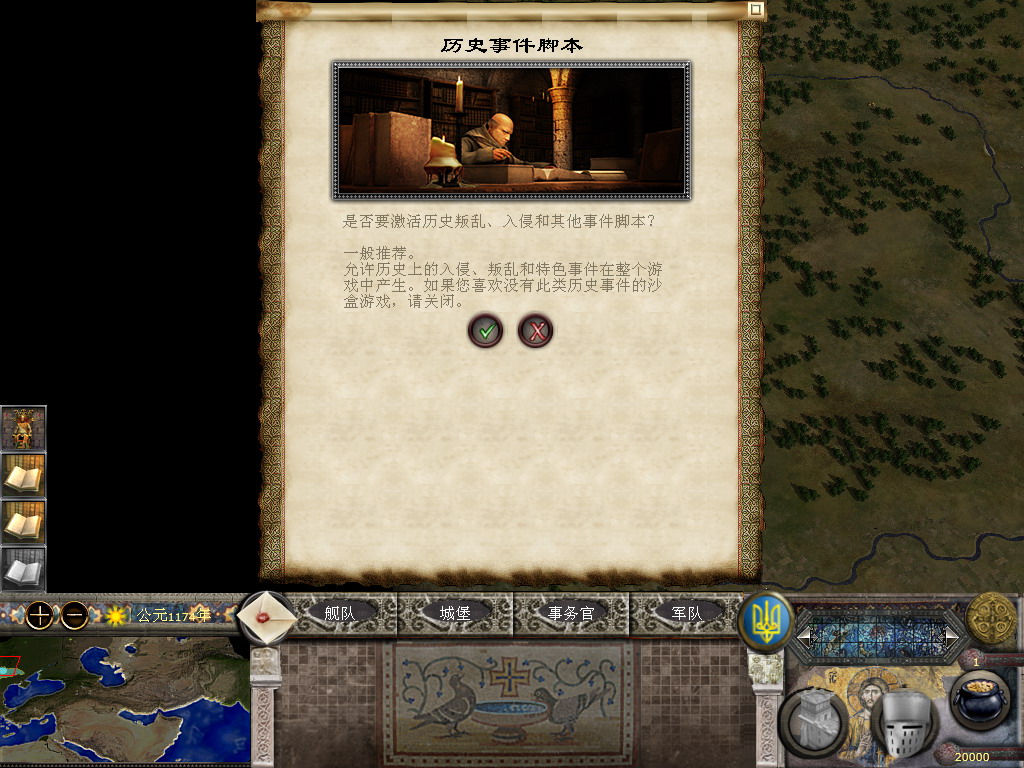Viewport: 1024px width, 768px height.
Task: Show the 军队 (Armies) tab
Action: pos(686,613)
